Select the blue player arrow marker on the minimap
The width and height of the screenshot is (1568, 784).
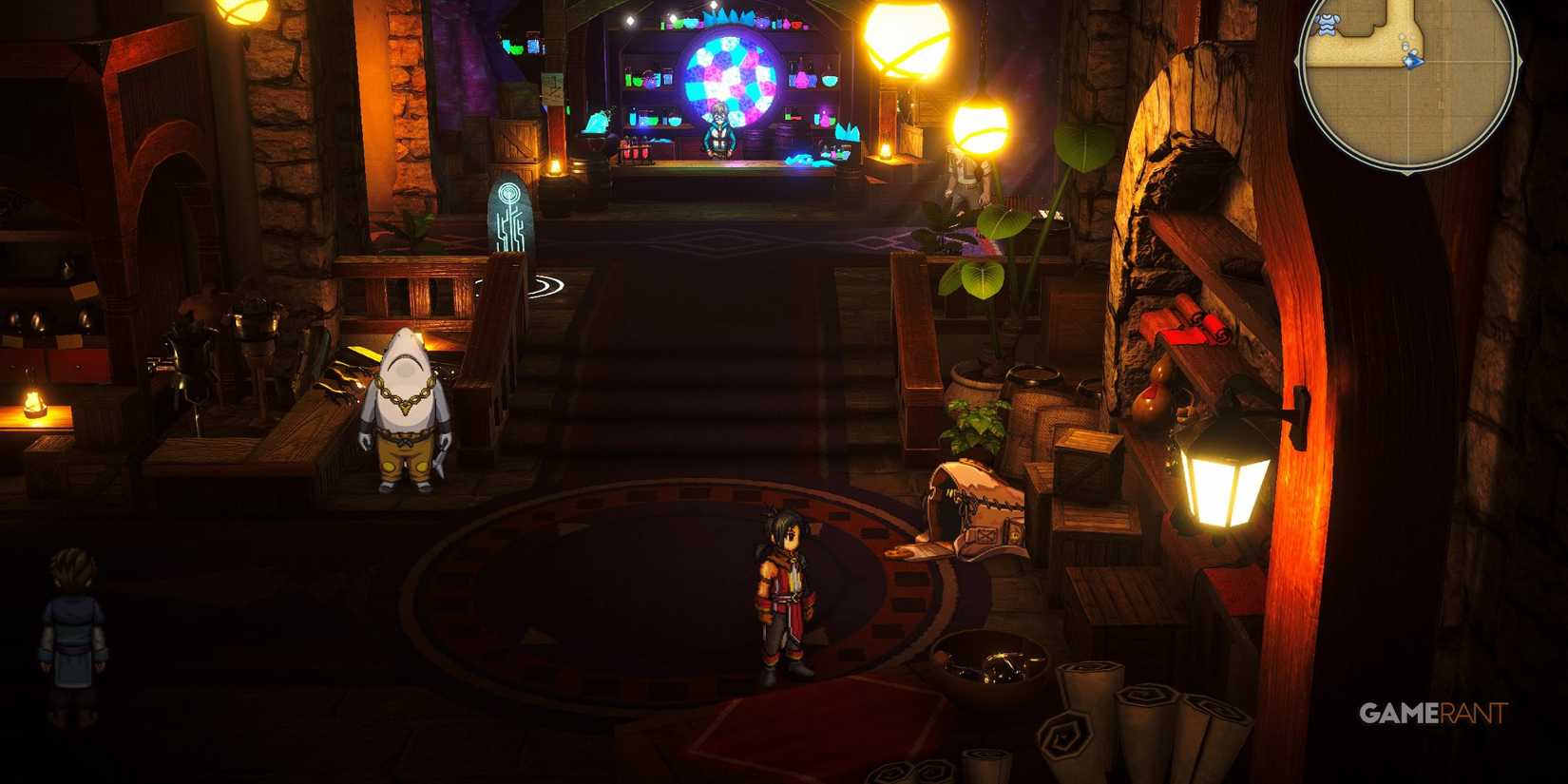(1412, 61)
